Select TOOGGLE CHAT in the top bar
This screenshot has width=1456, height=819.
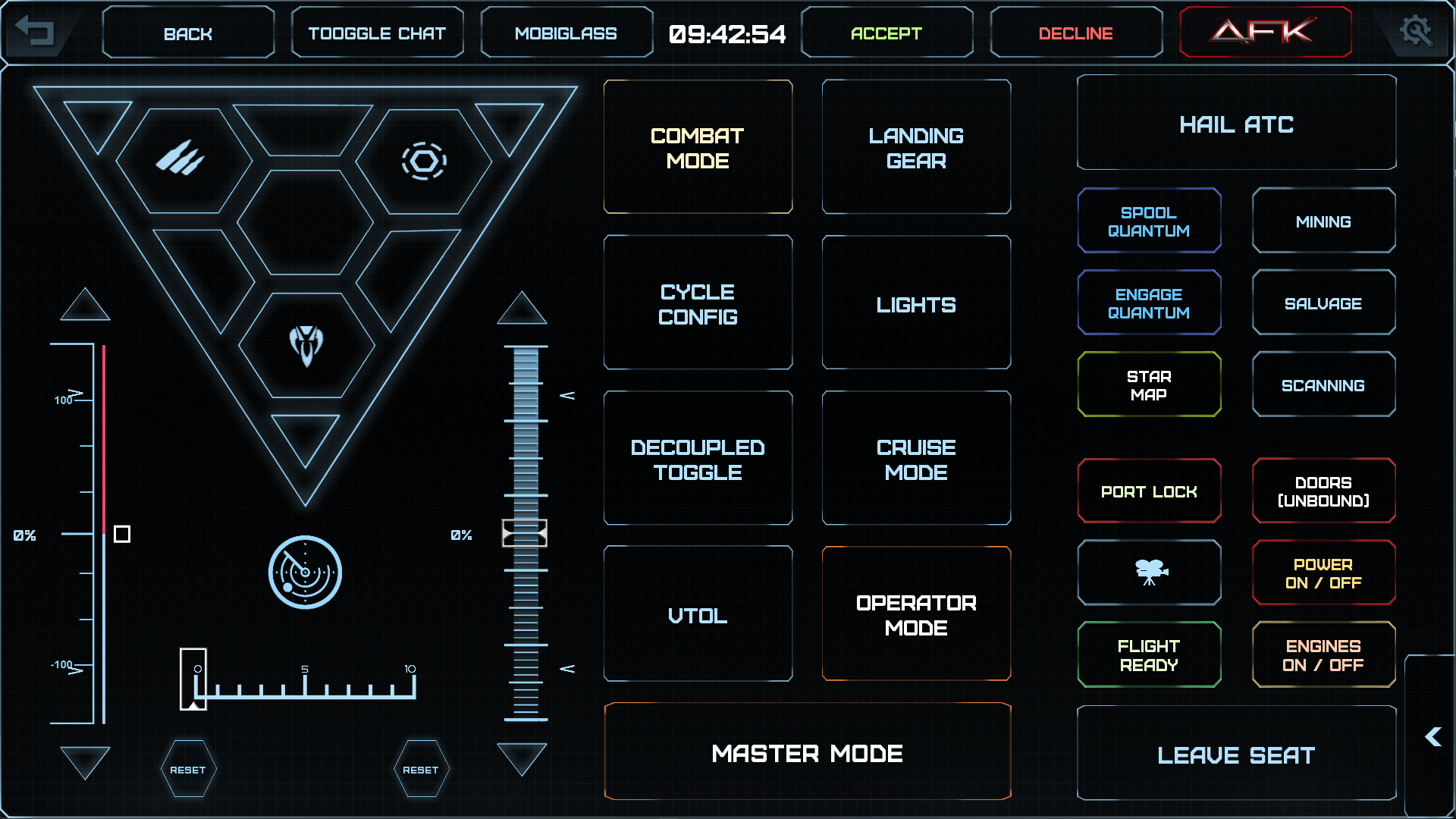coord(377,32)
